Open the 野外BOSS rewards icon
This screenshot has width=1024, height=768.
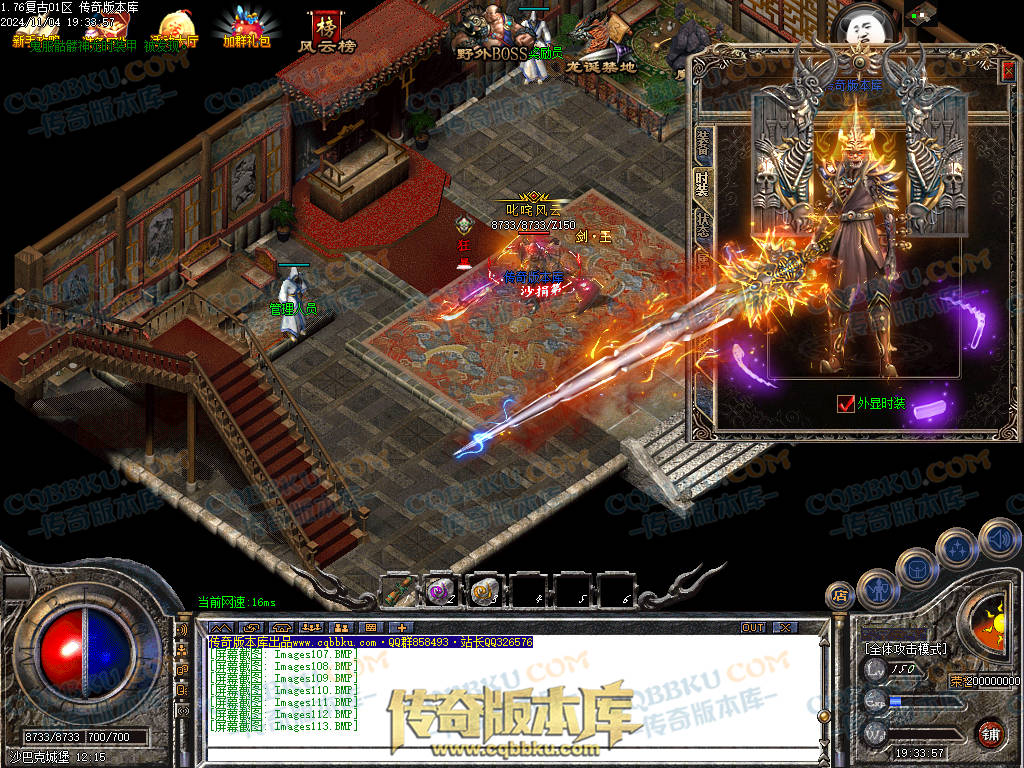pyautogui.click(x=493, y=35)
